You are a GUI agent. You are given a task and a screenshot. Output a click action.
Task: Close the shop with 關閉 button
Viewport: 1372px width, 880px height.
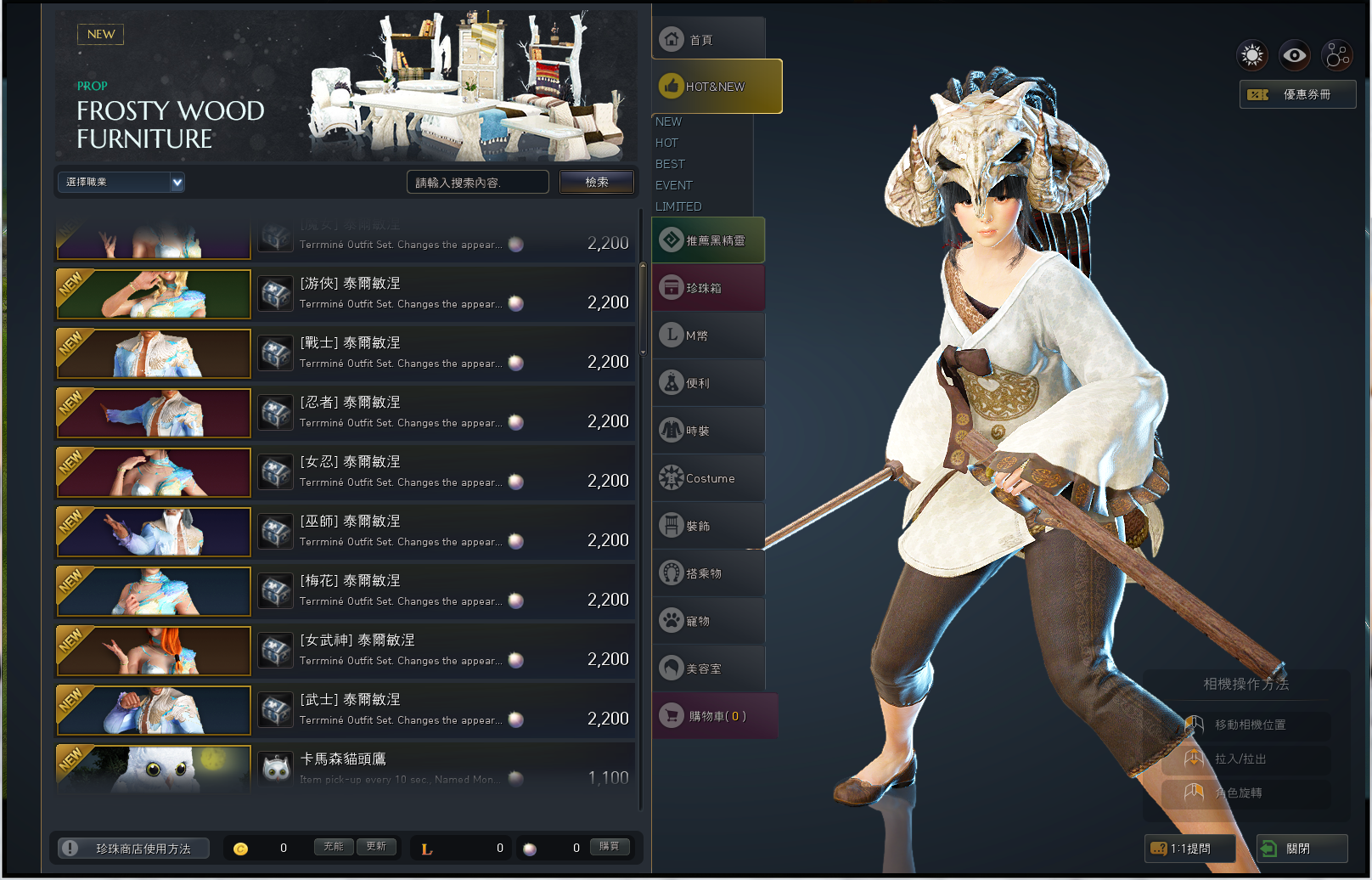(1302, 848)
